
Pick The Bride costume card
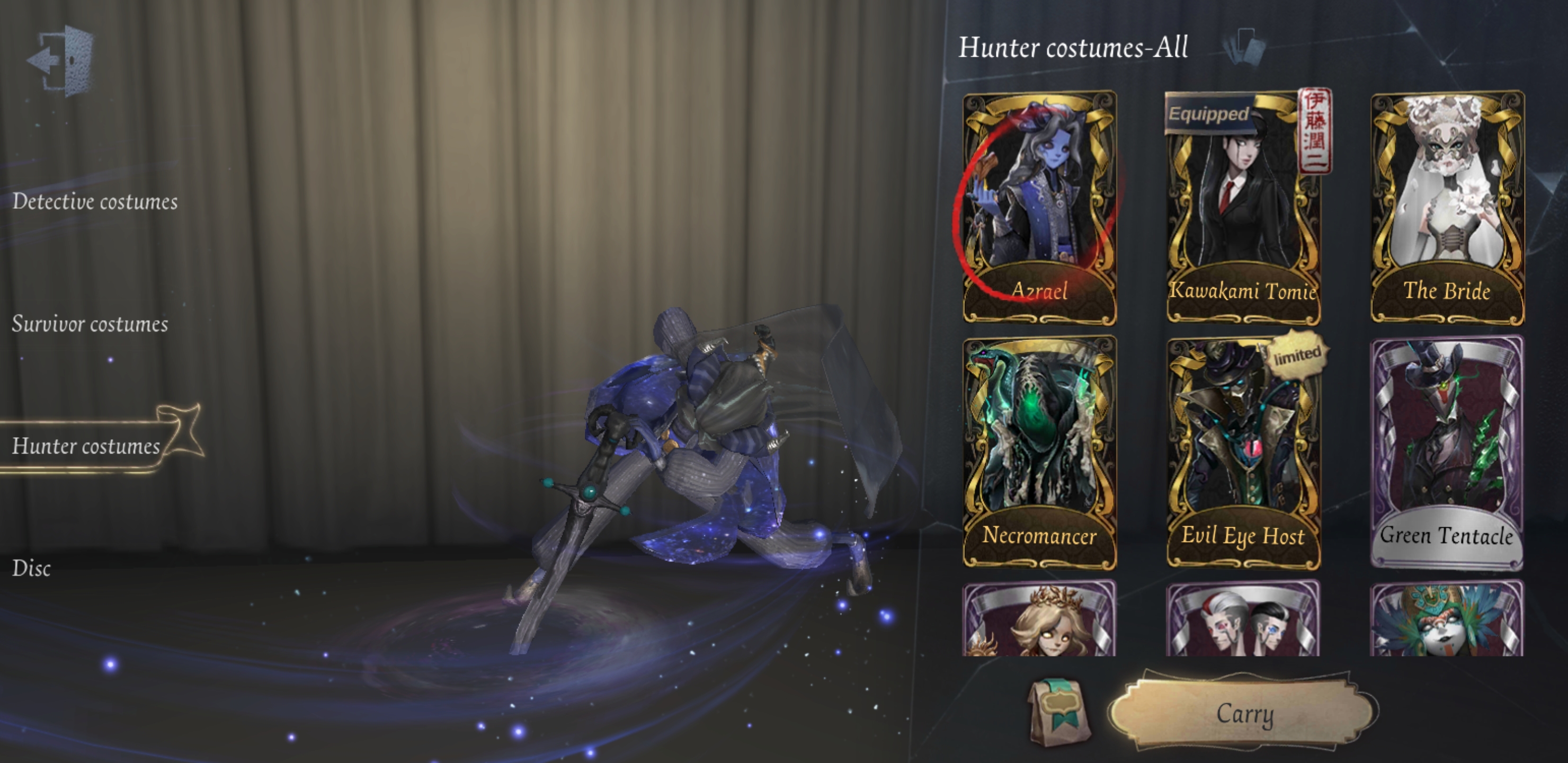(x=1447, y=207)
